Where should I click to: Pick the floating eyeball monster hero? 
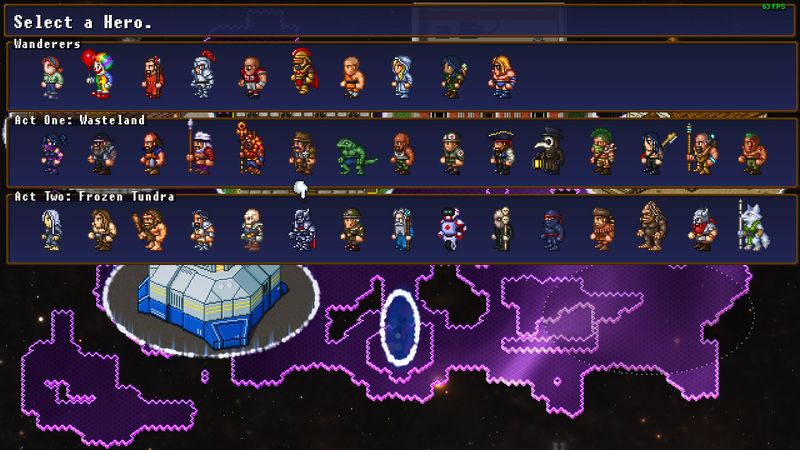click(451, 229)
